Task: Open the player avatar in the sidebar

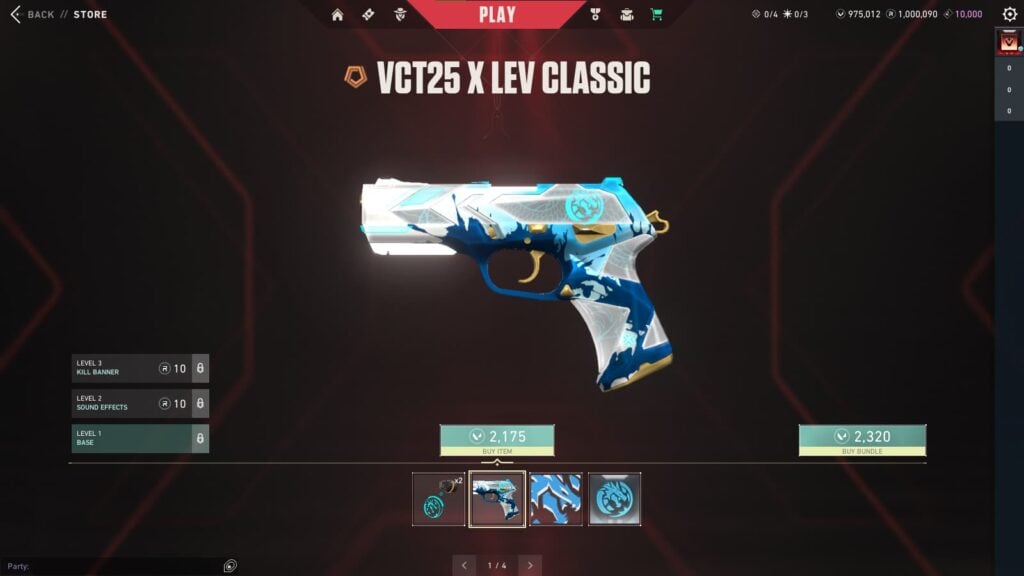Action: click(1008, 43)
